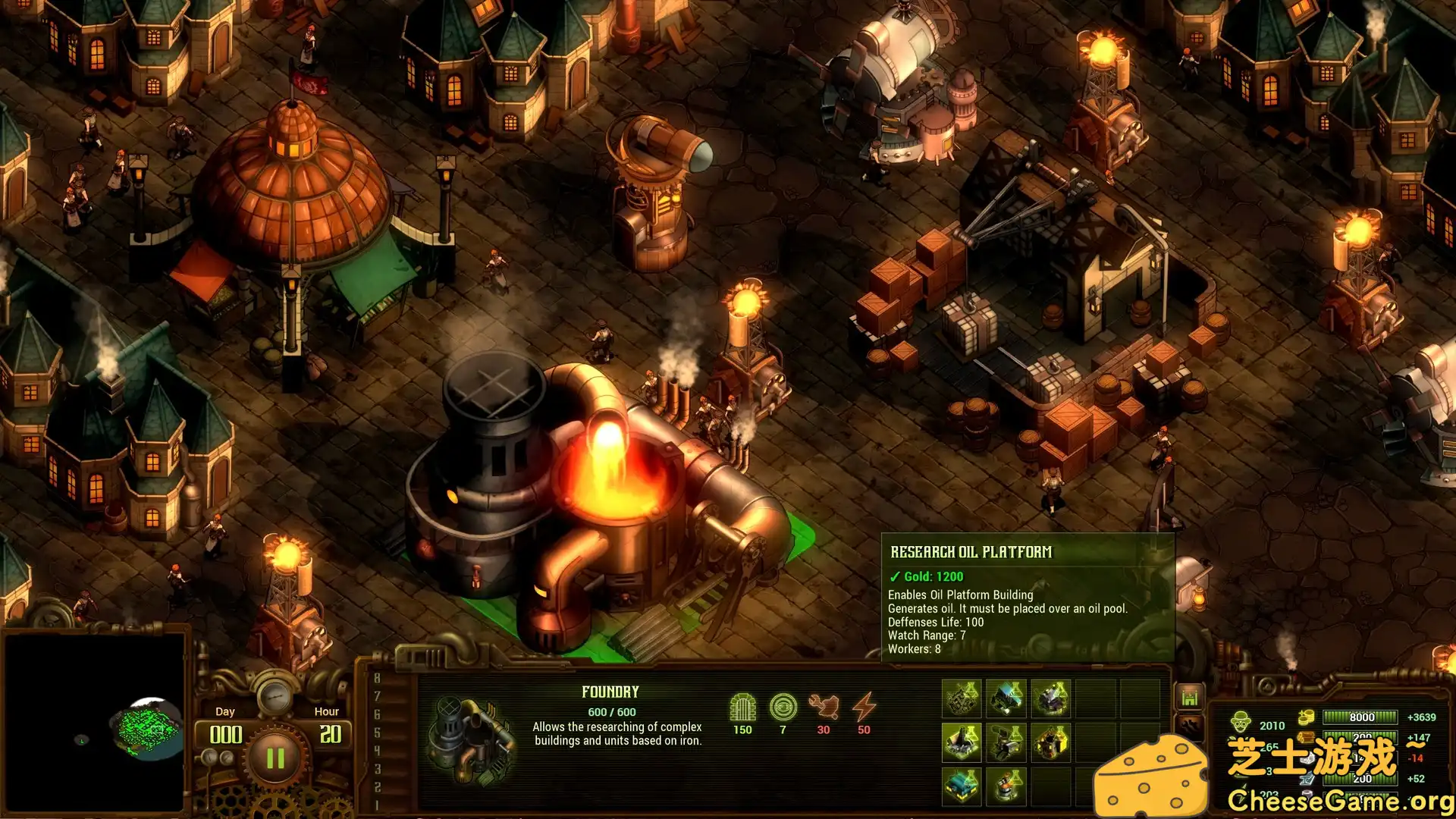Click the wood resource icon
The height and width of the screenshot is (819, 1456).
pos(1306,737)
